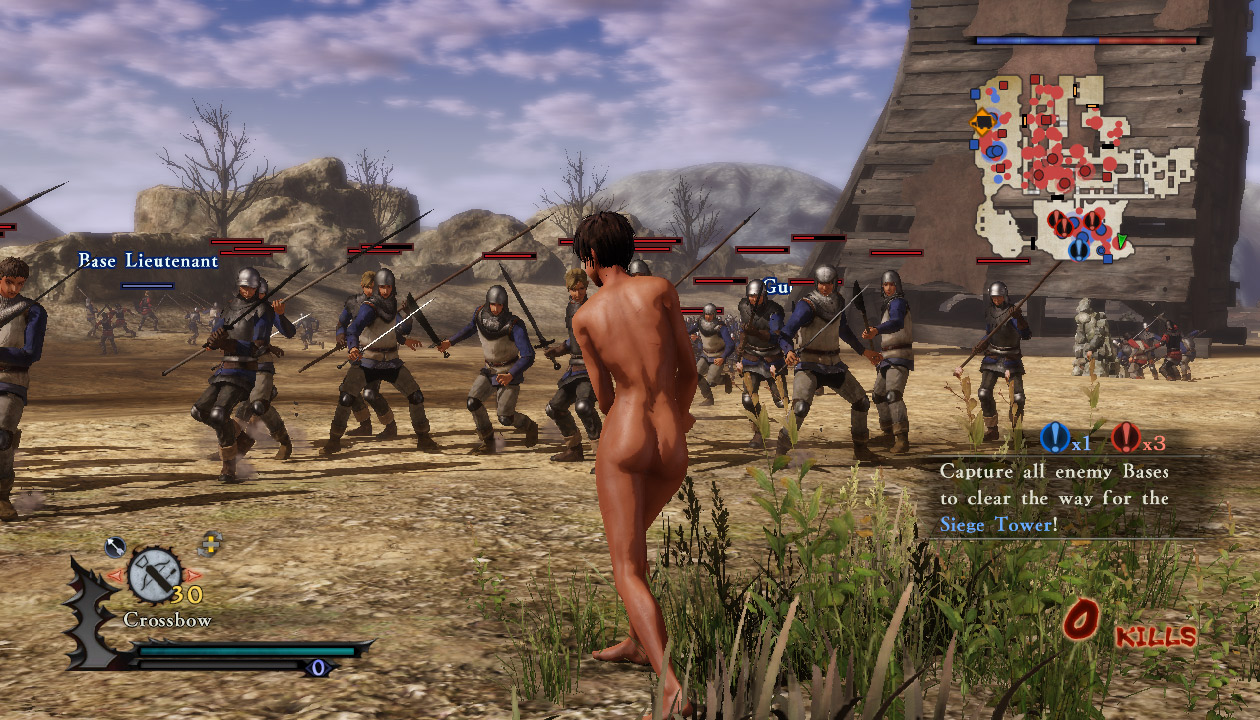Click the red enemy base counter icon
This screenshot has height=720, width=1260.
(1126, 437)
